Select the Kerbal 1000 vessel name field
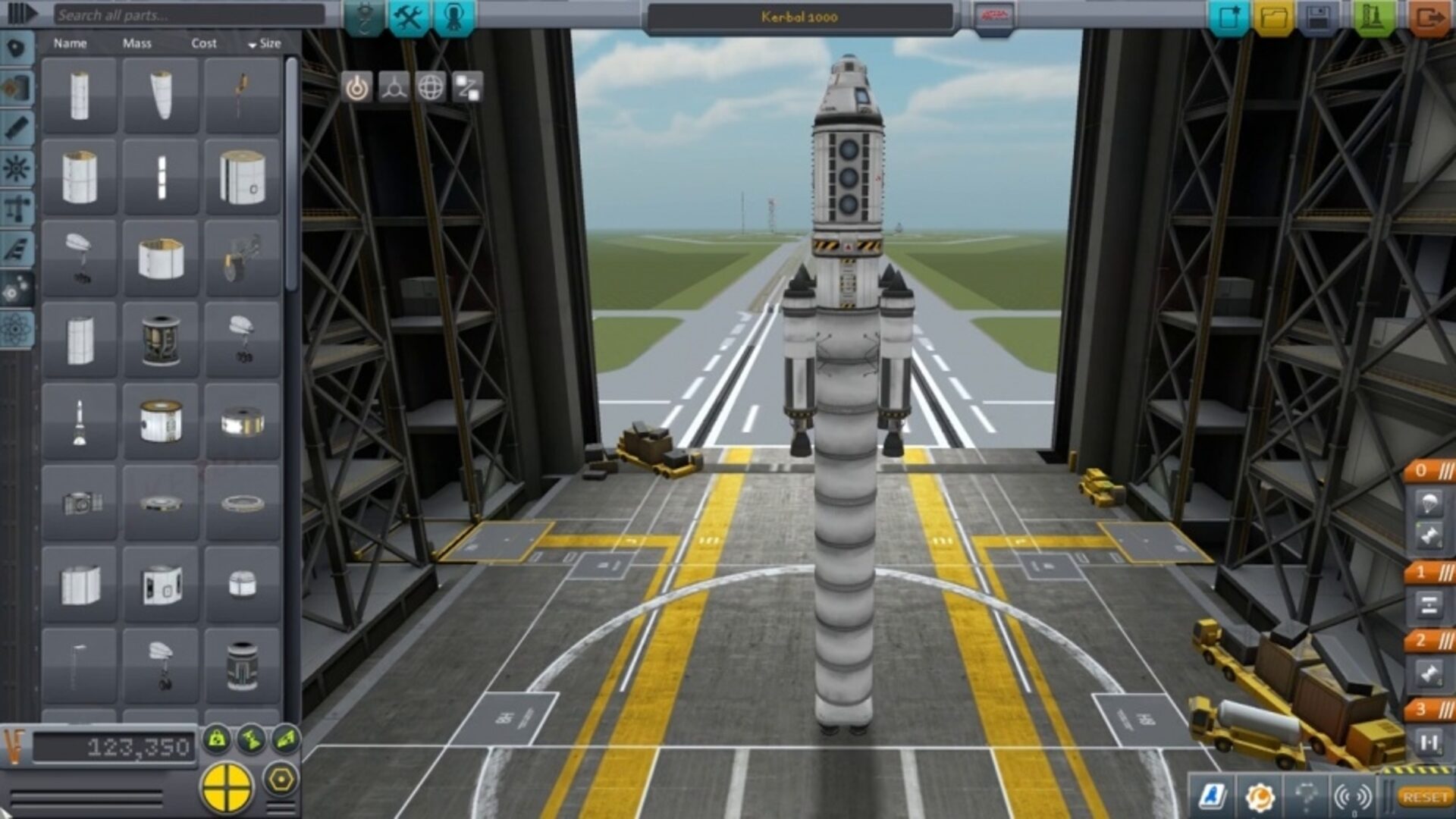Image resolution: width=1456 pixels, height=819 pixels. (799, 17)
